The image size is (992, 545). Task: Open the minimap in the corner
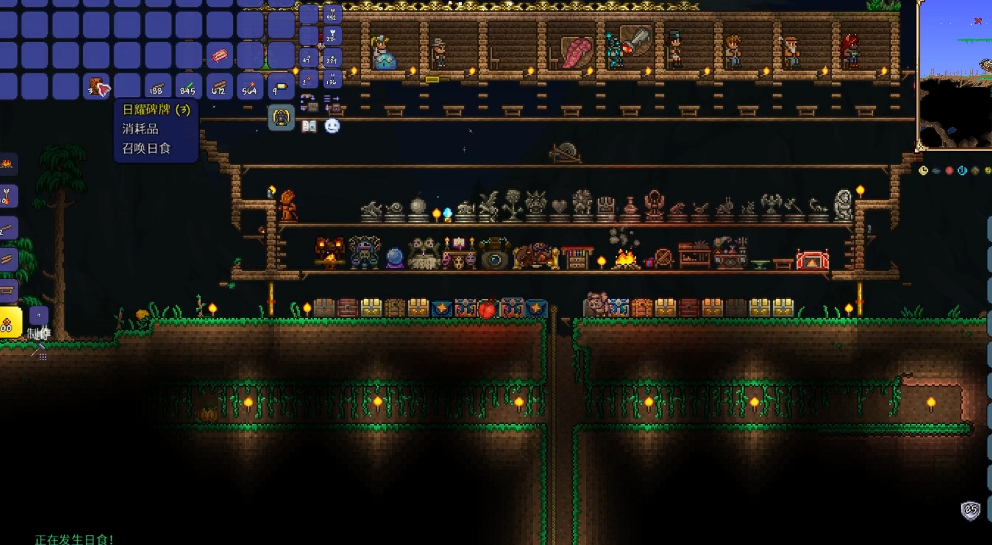click(x=954, y=75)
